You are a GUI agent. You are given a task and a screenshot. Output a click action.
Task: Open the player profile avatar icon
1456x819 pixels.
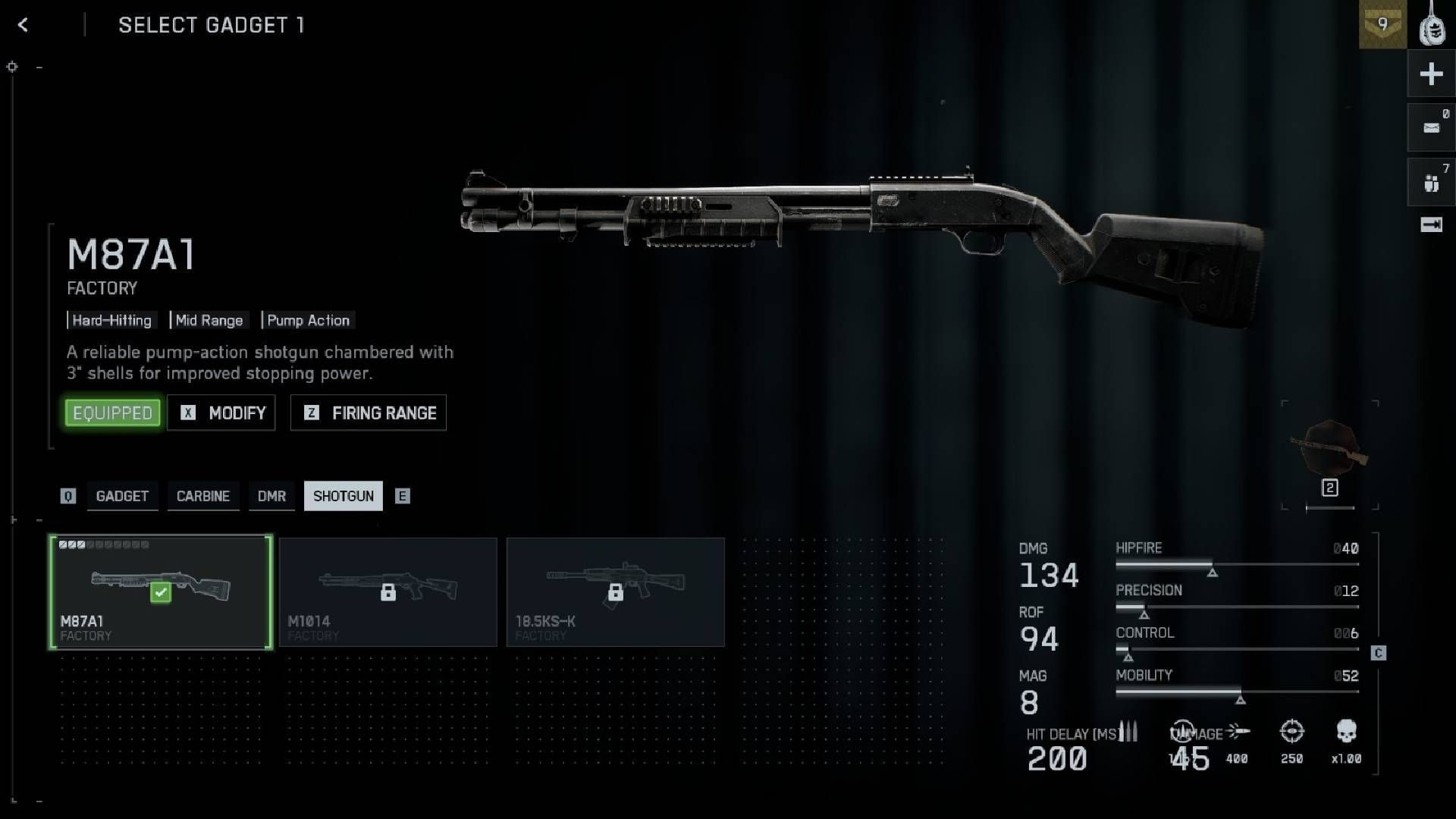coord(1432,26)
